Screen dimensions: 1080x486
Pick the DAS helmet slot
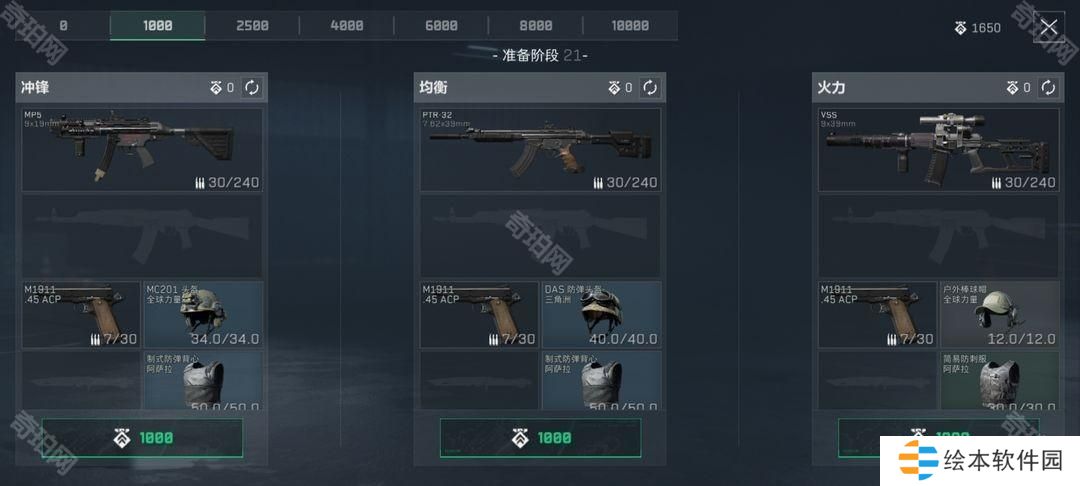(x=601, y=314)
